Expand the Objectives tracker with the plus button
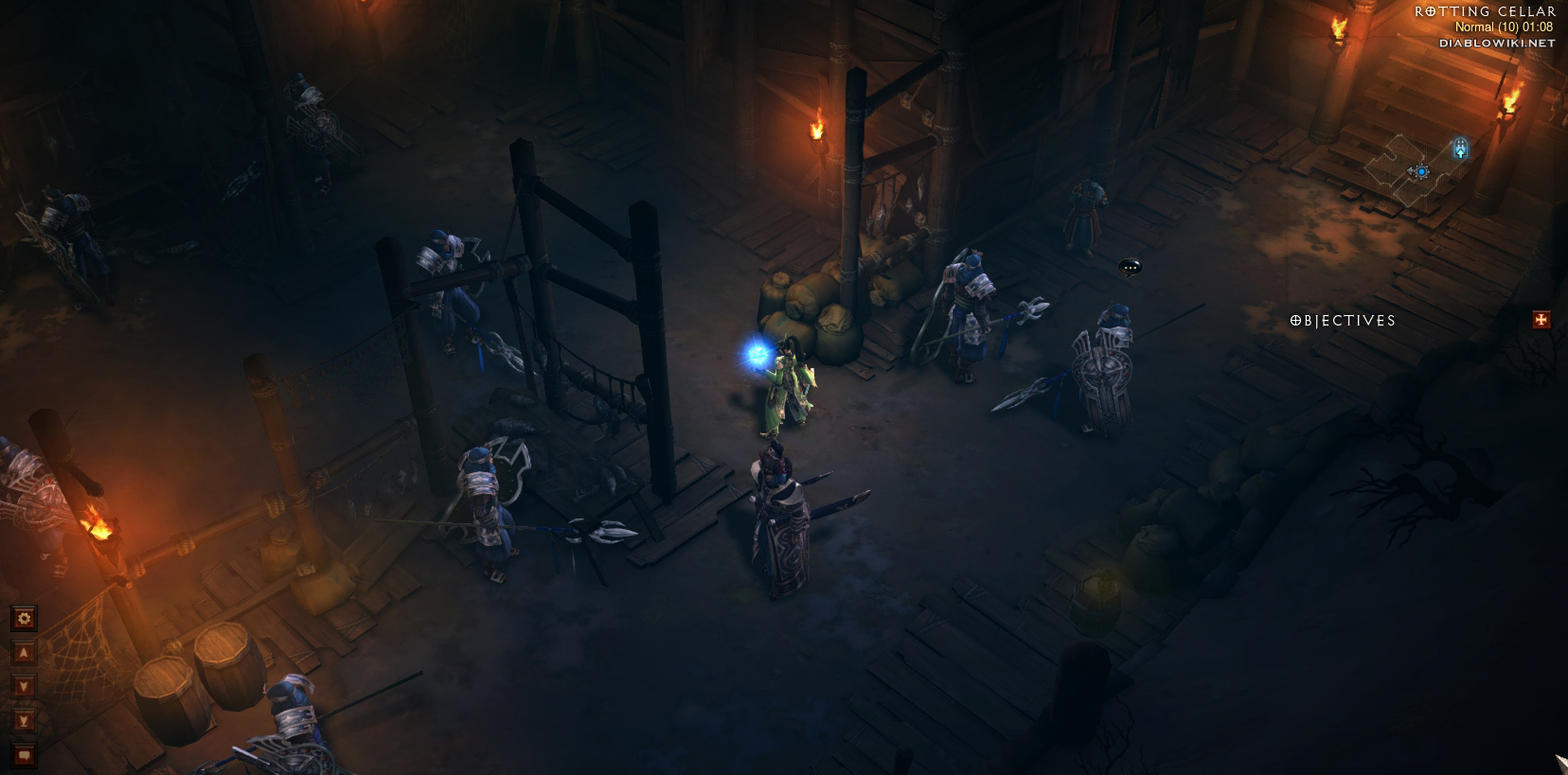Screen dimensions: 1568x775 (x=1541, y=321)
